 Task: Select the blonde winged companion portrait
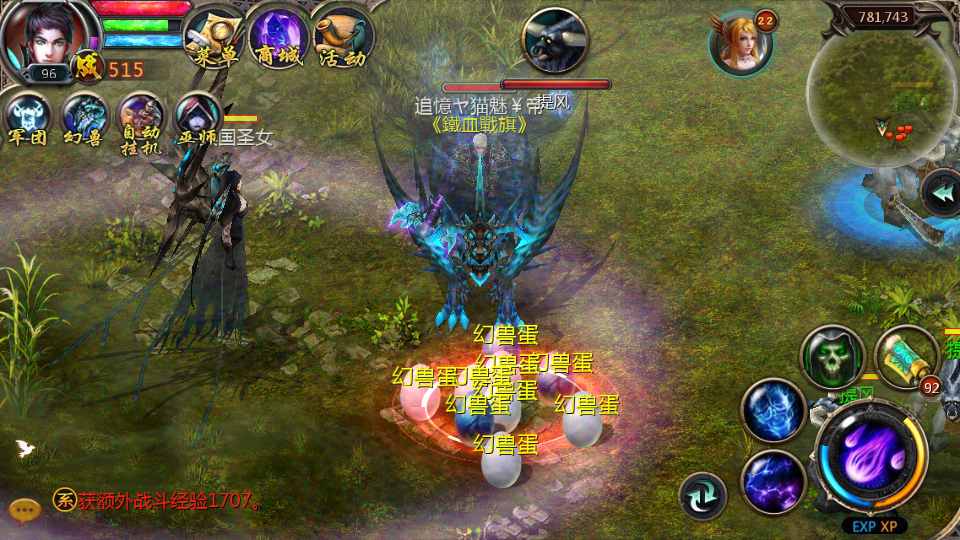(x=740, y=43)
